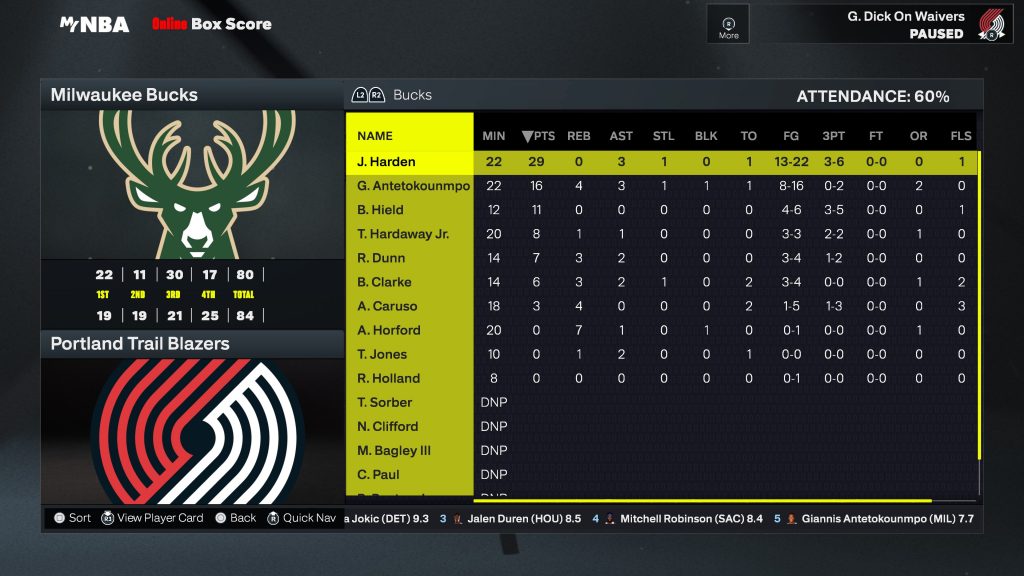Switch to Portland Trail Blazers box score
The image size is (1024, 576).
coord(140,344)
